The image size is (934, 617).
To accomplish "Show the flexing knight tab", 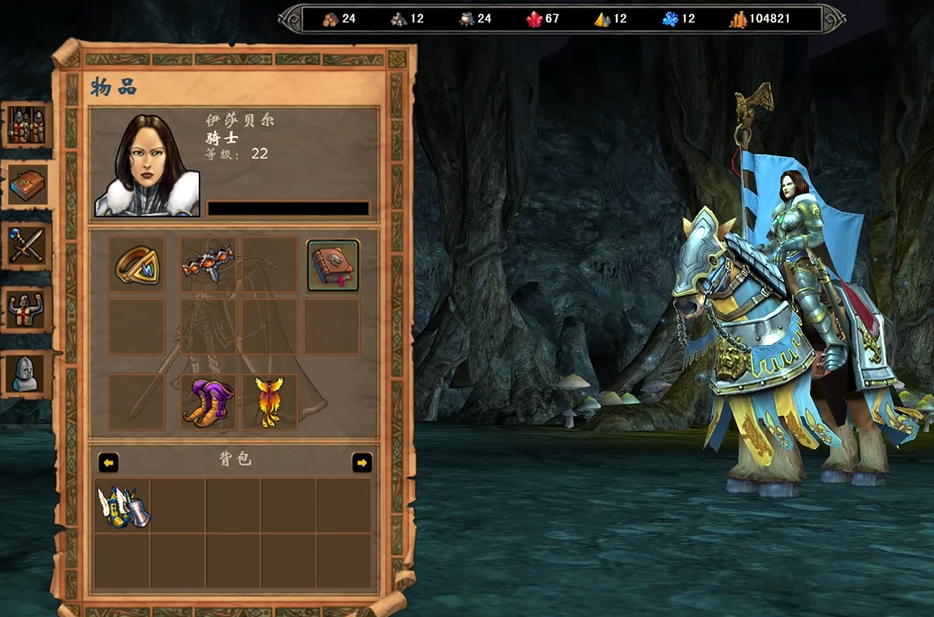I will (26, 309).
